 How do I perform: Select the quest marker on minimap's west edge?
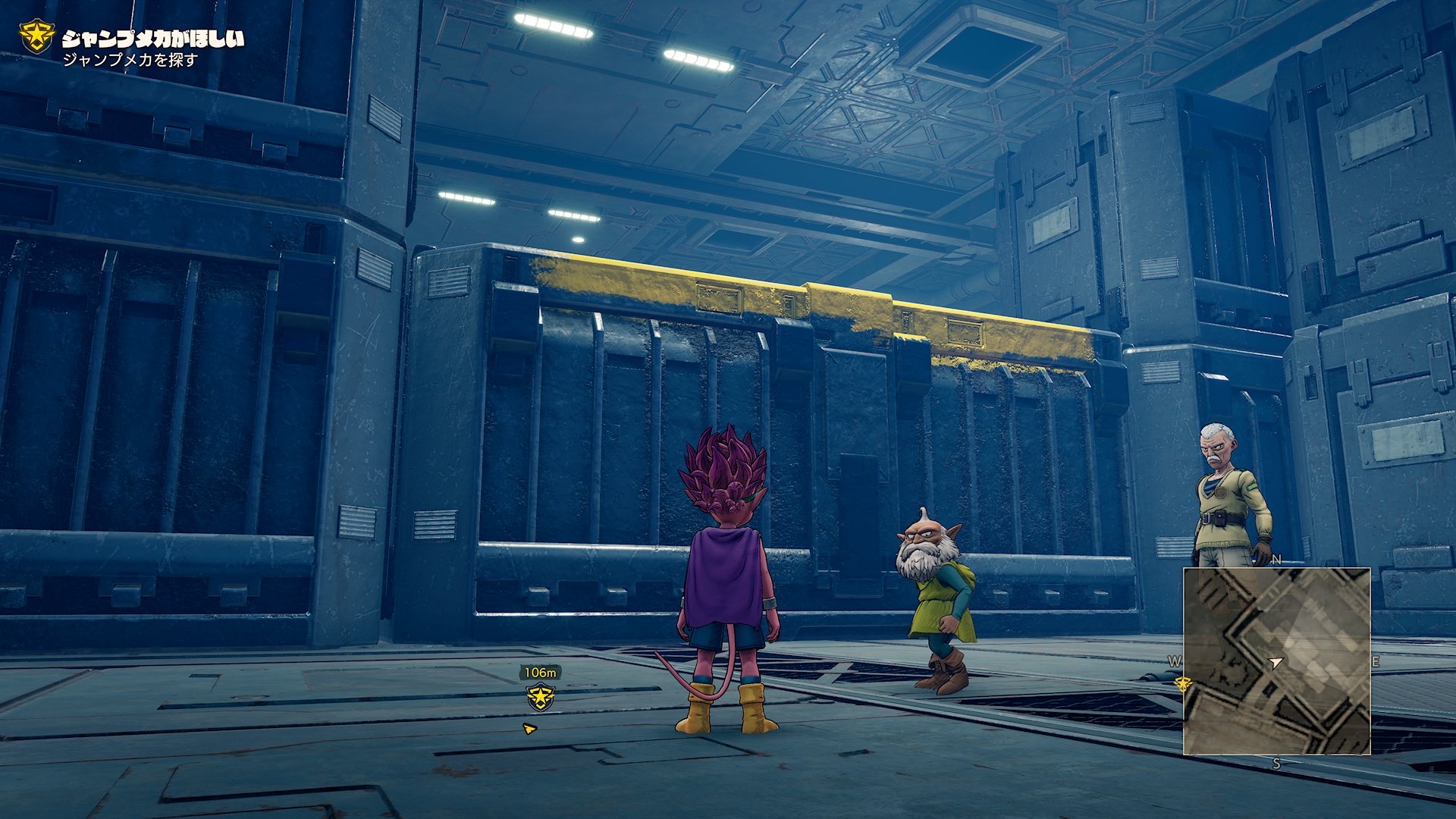click(x=1181, y=684)
